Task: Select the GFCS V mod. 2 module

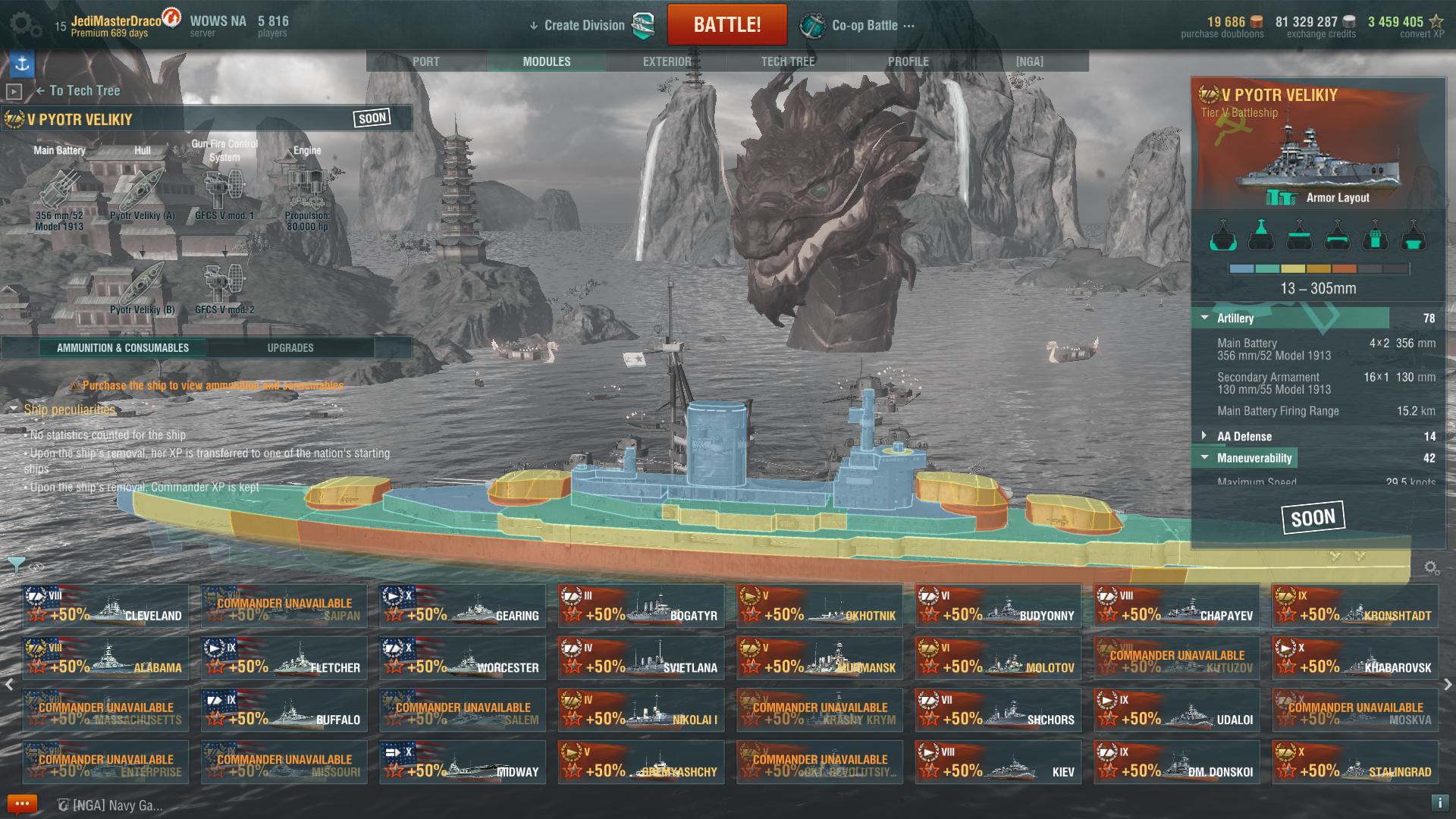Action: click(224, 288)
